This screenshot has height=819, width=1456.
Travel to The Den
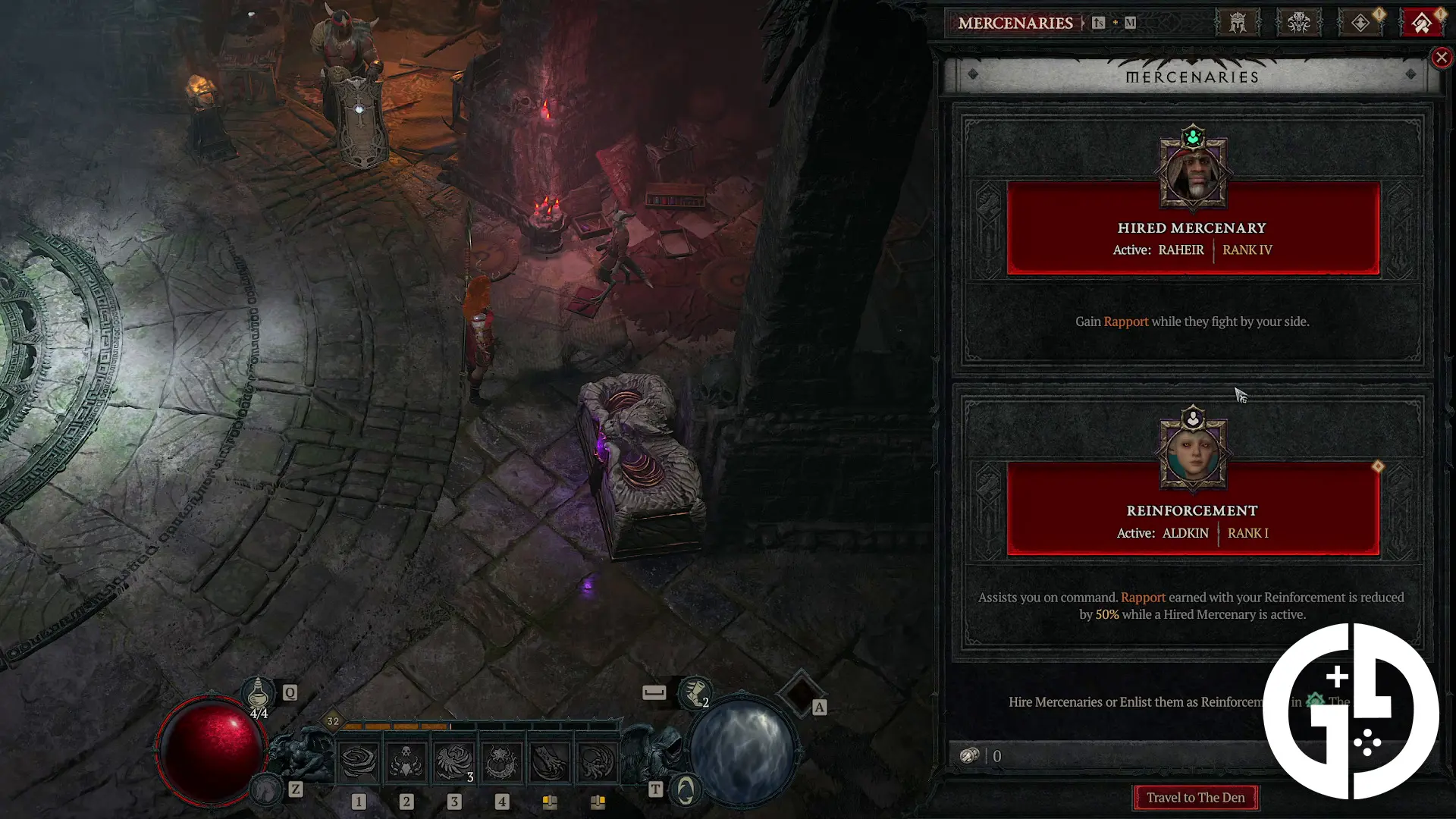pos(1195,798)
